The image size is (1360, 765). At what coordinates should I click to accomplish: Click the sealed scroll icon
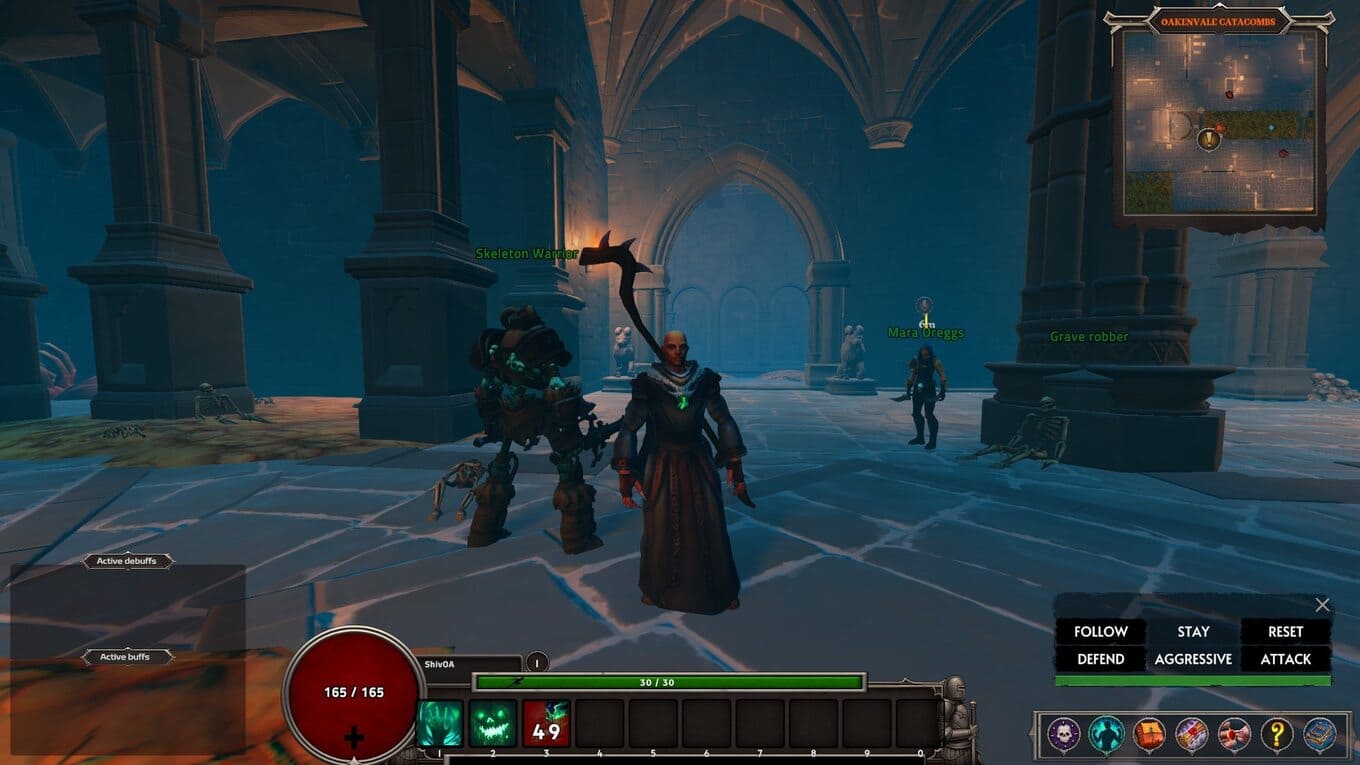tap(1191, 735)
